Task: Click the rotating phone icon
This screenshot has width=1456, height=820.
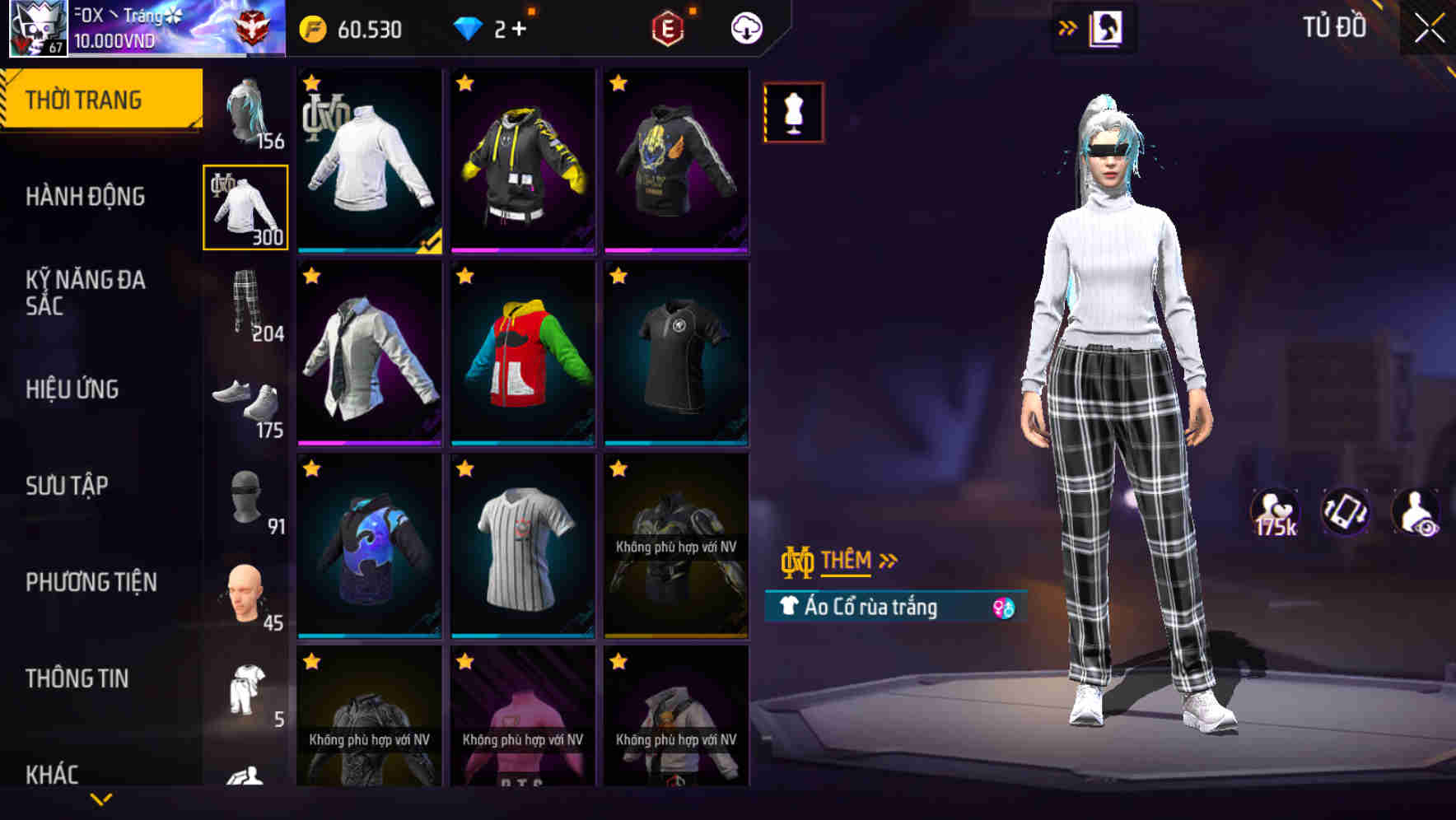Action: tap(1347, 512)
